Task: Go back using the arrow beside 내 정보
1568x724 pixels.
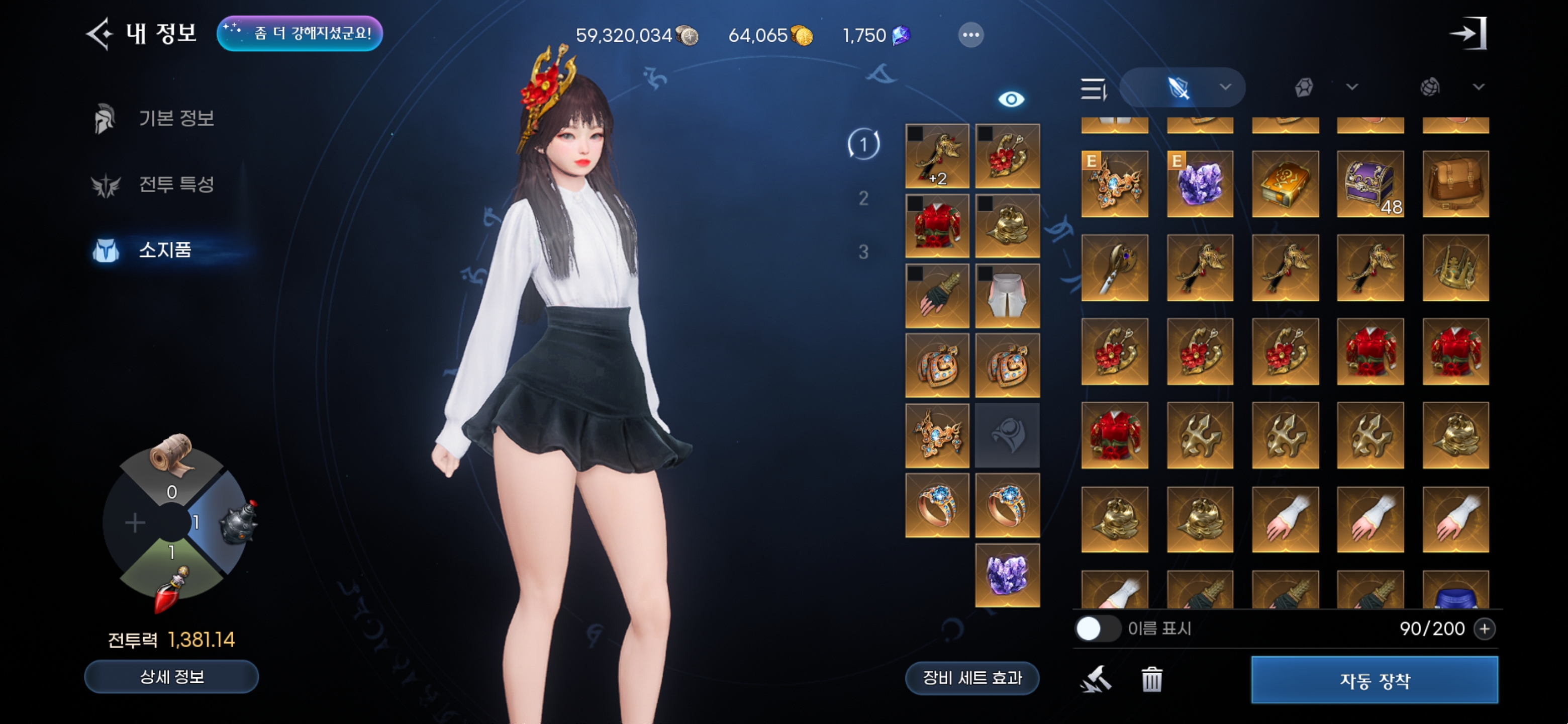Action: 99,34
